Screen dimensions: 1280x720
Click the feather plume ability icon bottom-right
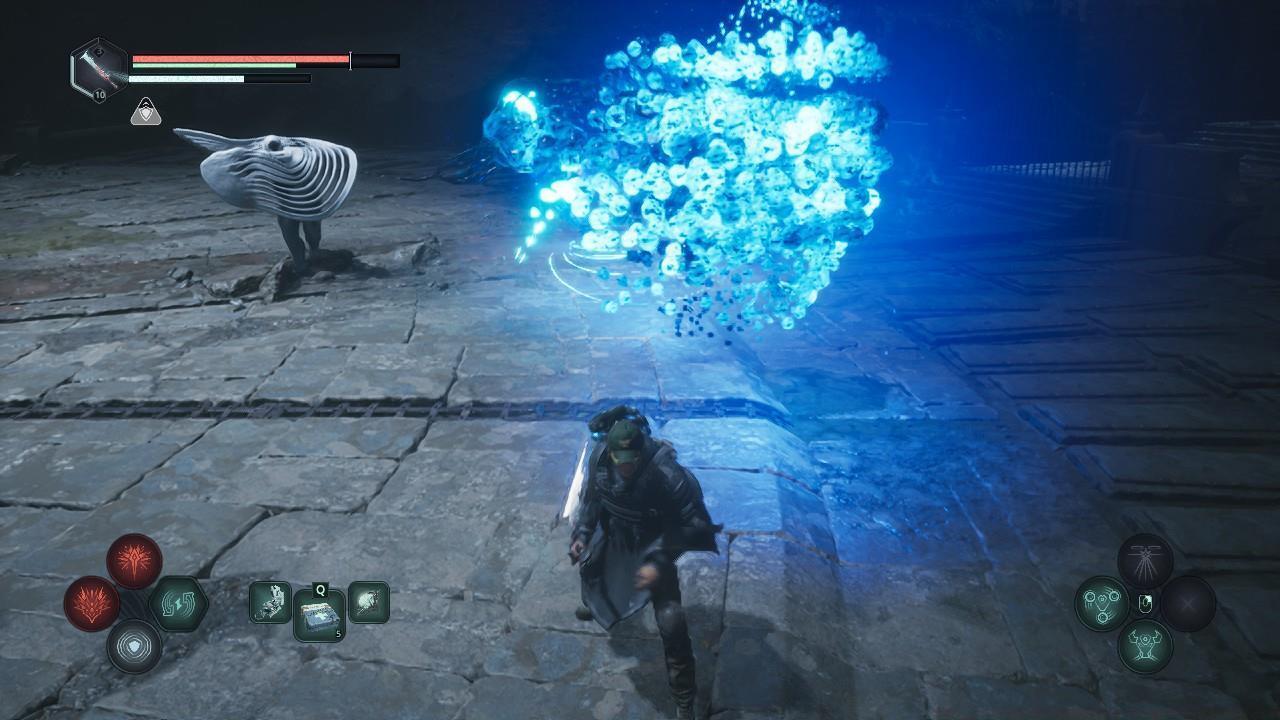coord(1145,562)
